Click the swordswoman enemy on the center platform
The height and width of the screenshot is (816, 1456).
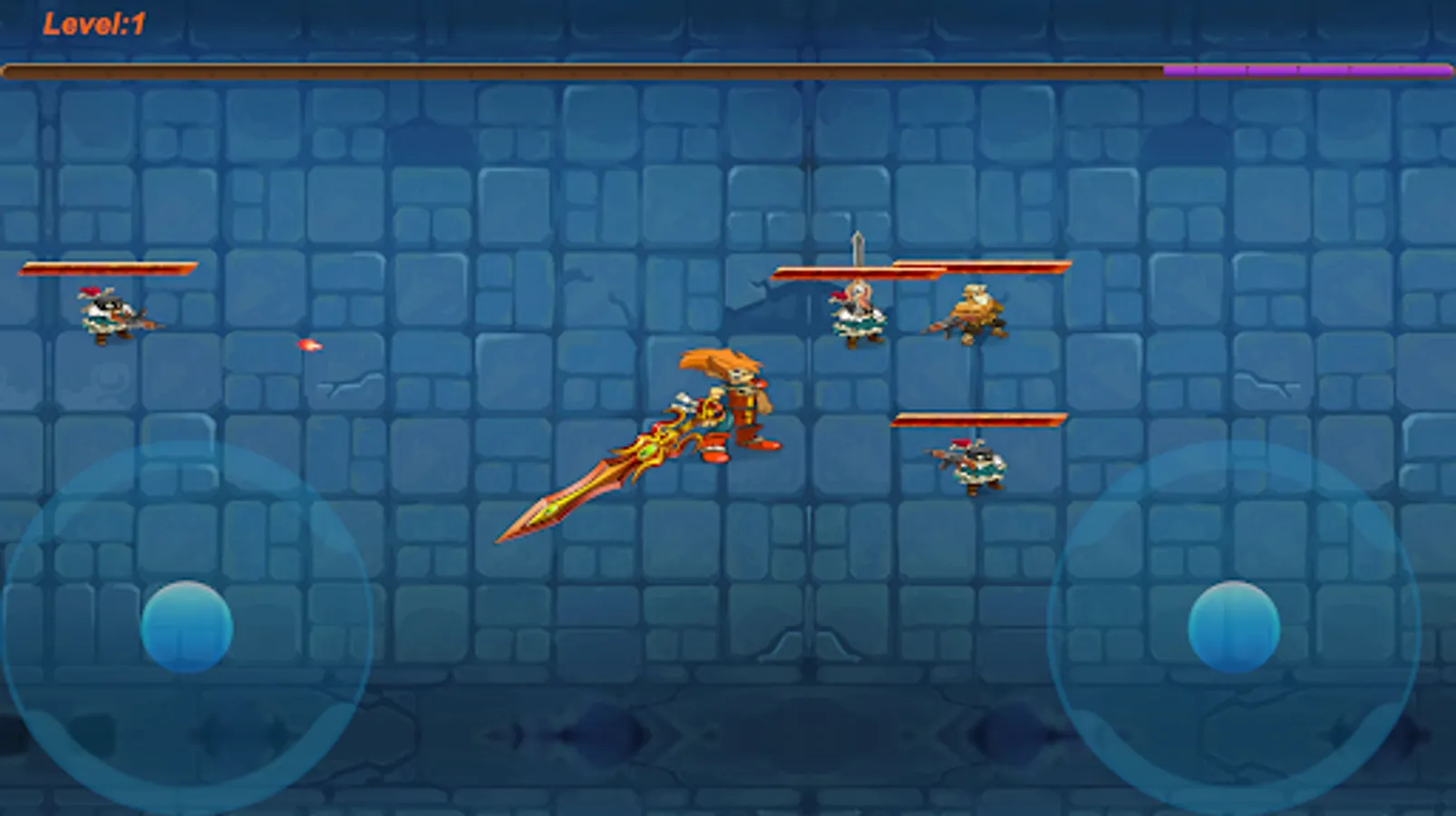(x=857, y=315)
